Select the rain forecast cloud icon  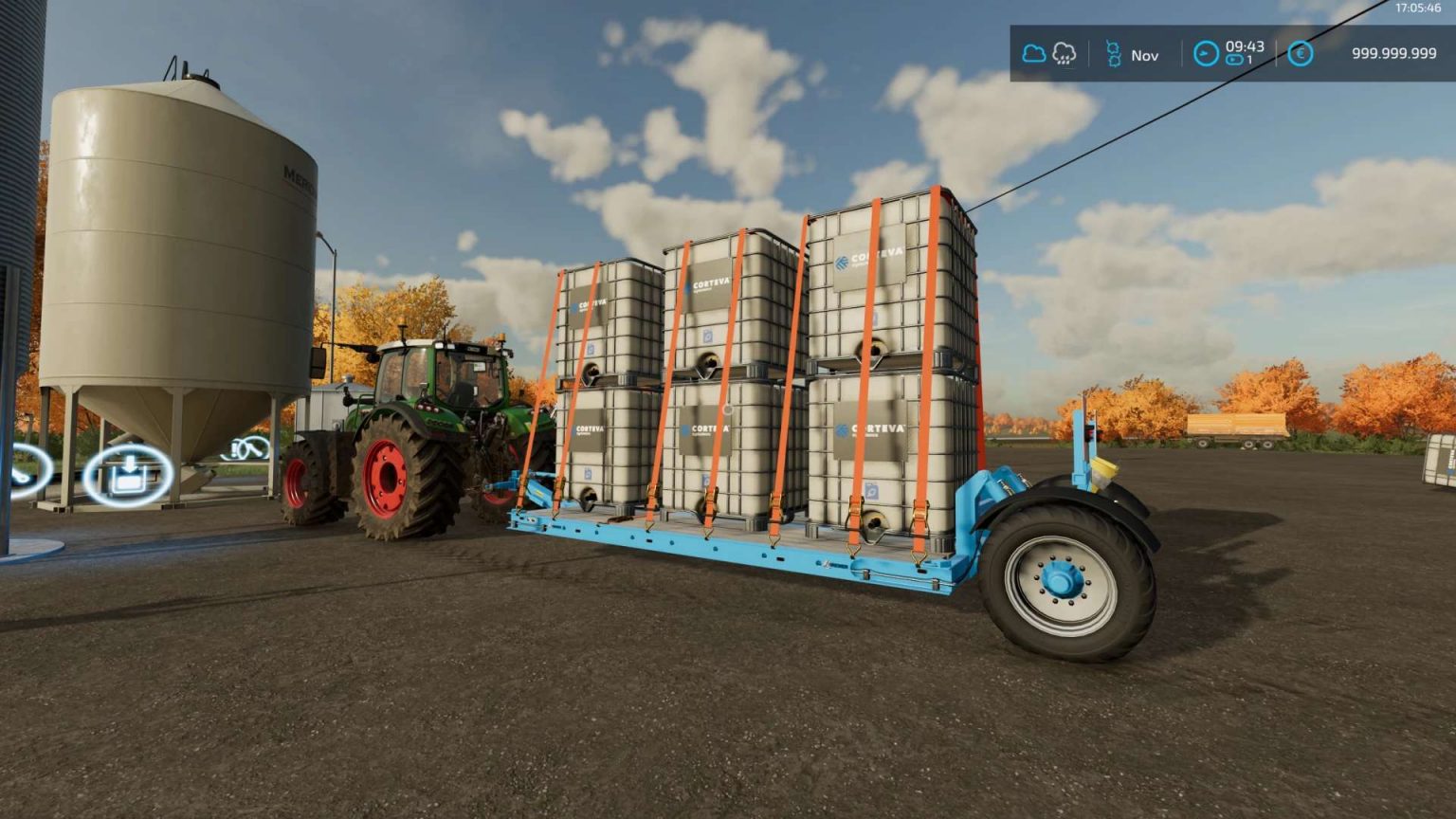coord(1065,55)
